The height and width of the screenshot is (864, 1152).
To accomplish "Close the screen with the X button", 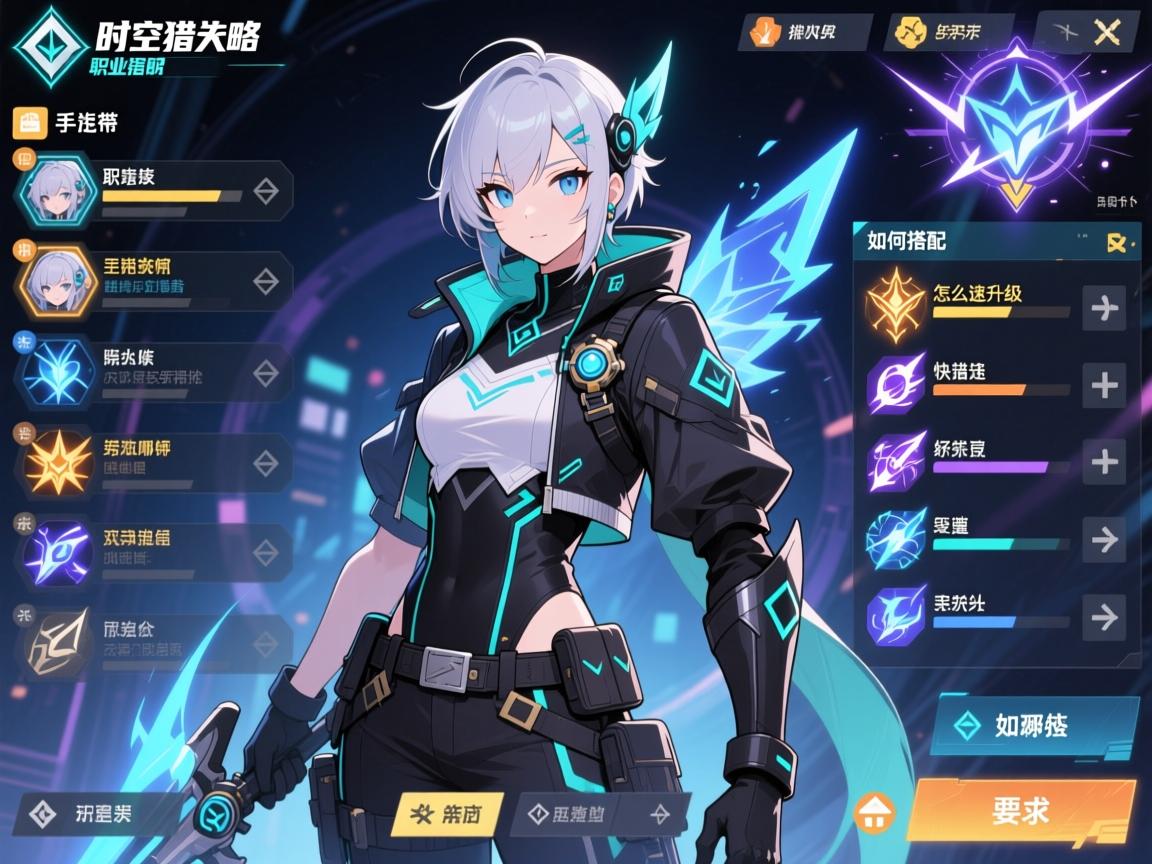I will (1104, 33).
